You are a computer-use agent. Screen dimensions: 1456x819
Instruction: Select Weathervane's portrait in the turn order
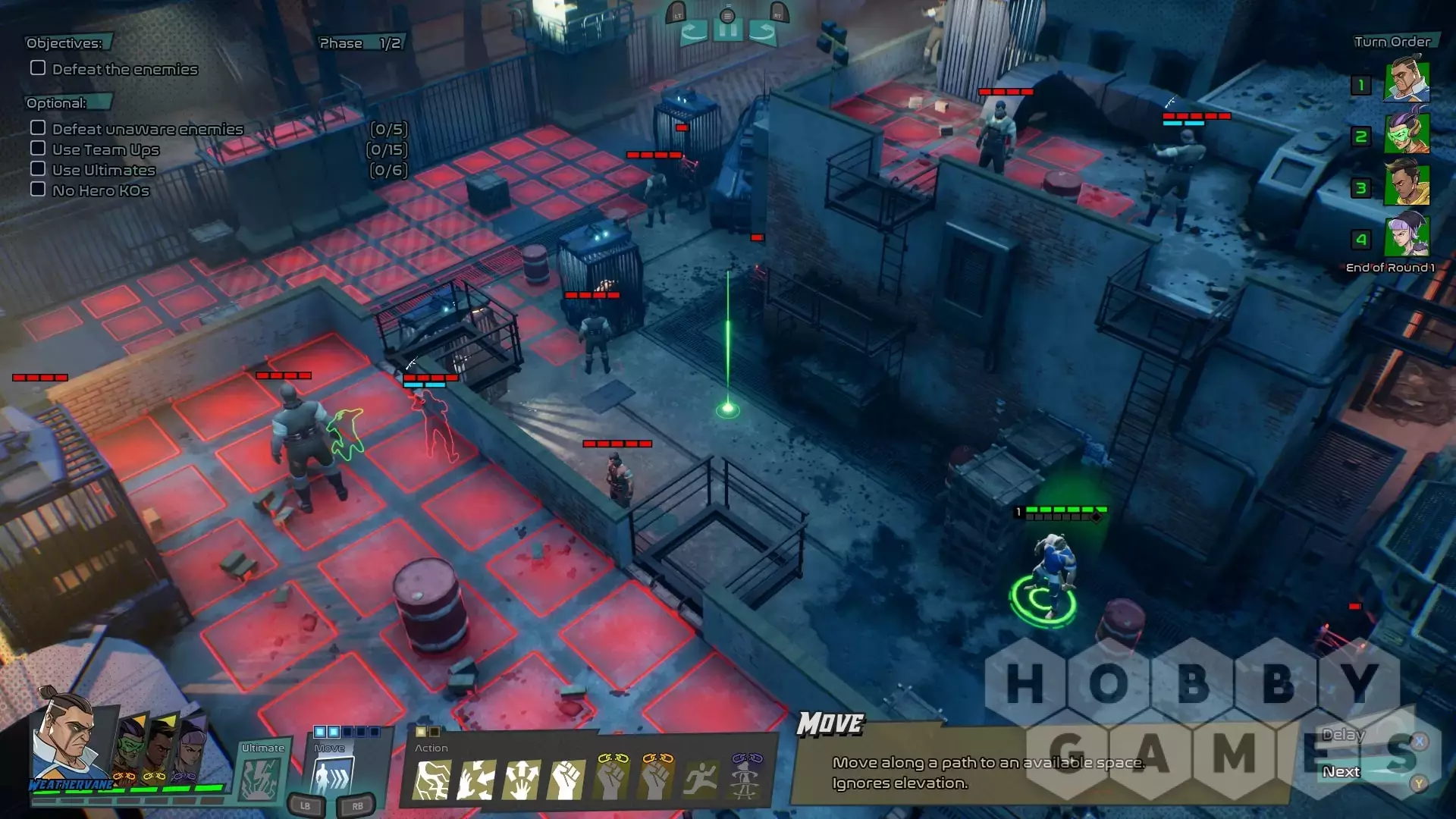coord(1407,81)
